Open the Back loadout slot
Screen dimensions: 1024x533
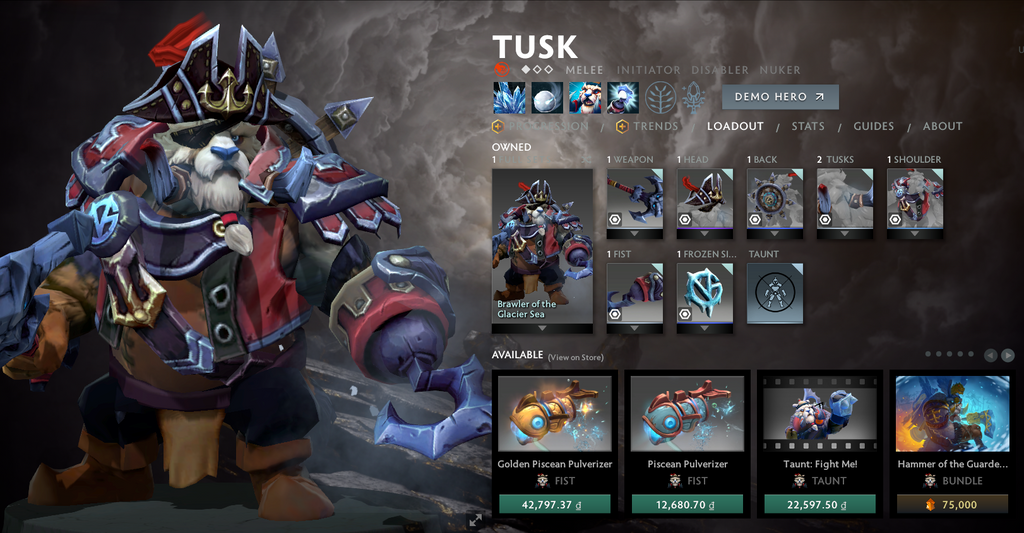point(775,198)
